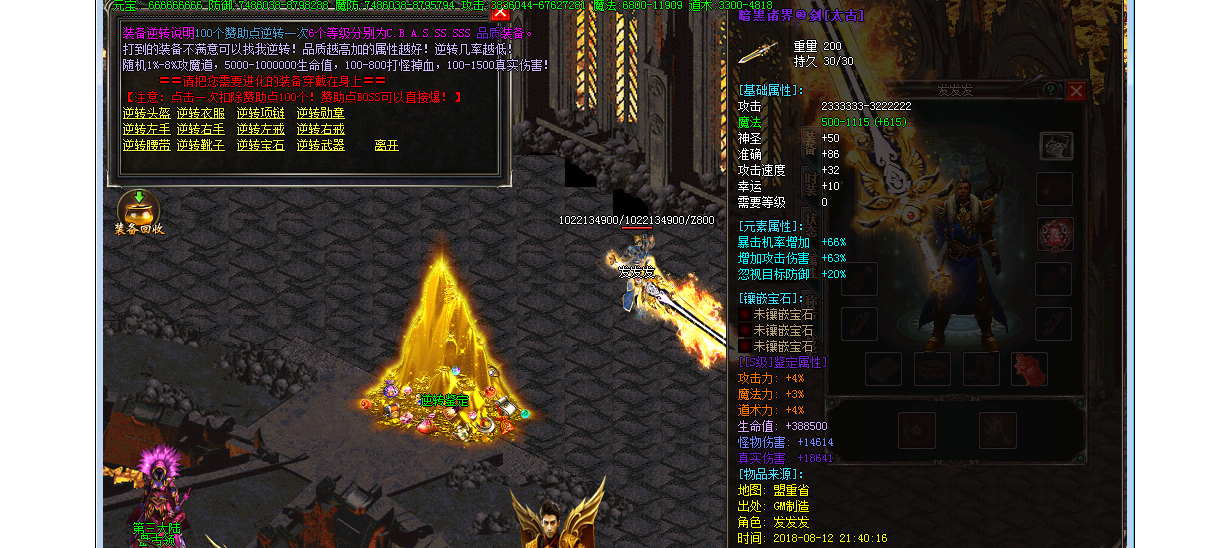The height and width of the screenshot is (548, 1230).
Task: Pick the 逆转右手 right hand link
Action: click(x=201, y=129)
